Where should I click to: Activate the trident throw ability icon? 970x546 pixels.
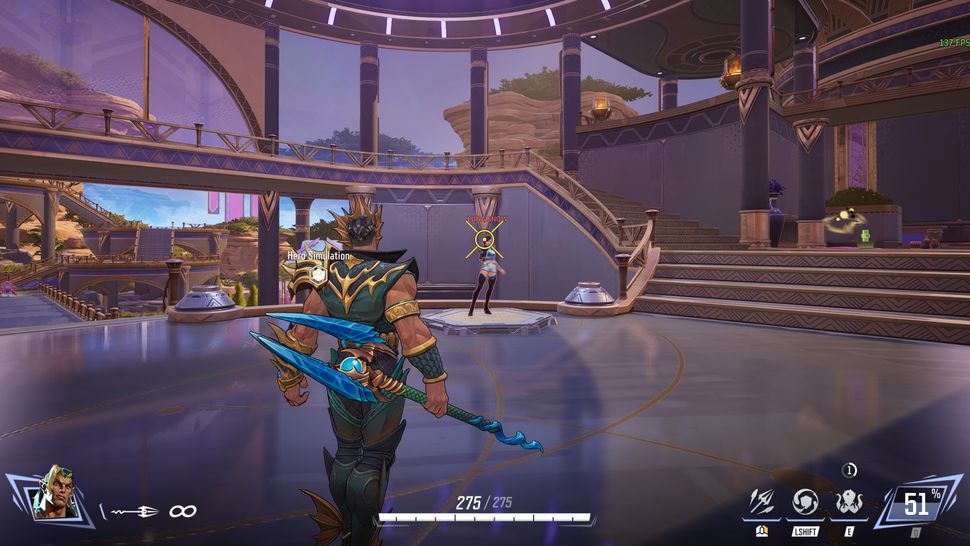click(x=761, y=502)
